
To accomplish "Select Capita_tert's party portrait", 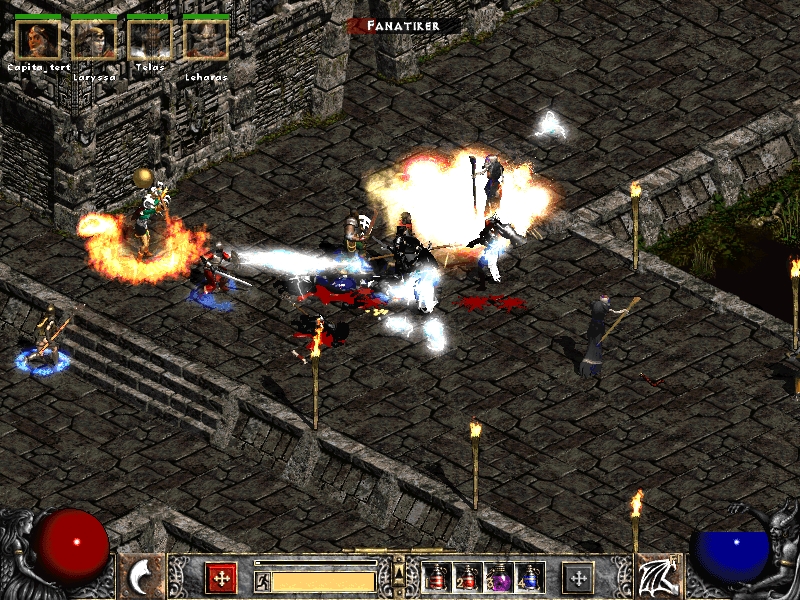I will 38,39.
